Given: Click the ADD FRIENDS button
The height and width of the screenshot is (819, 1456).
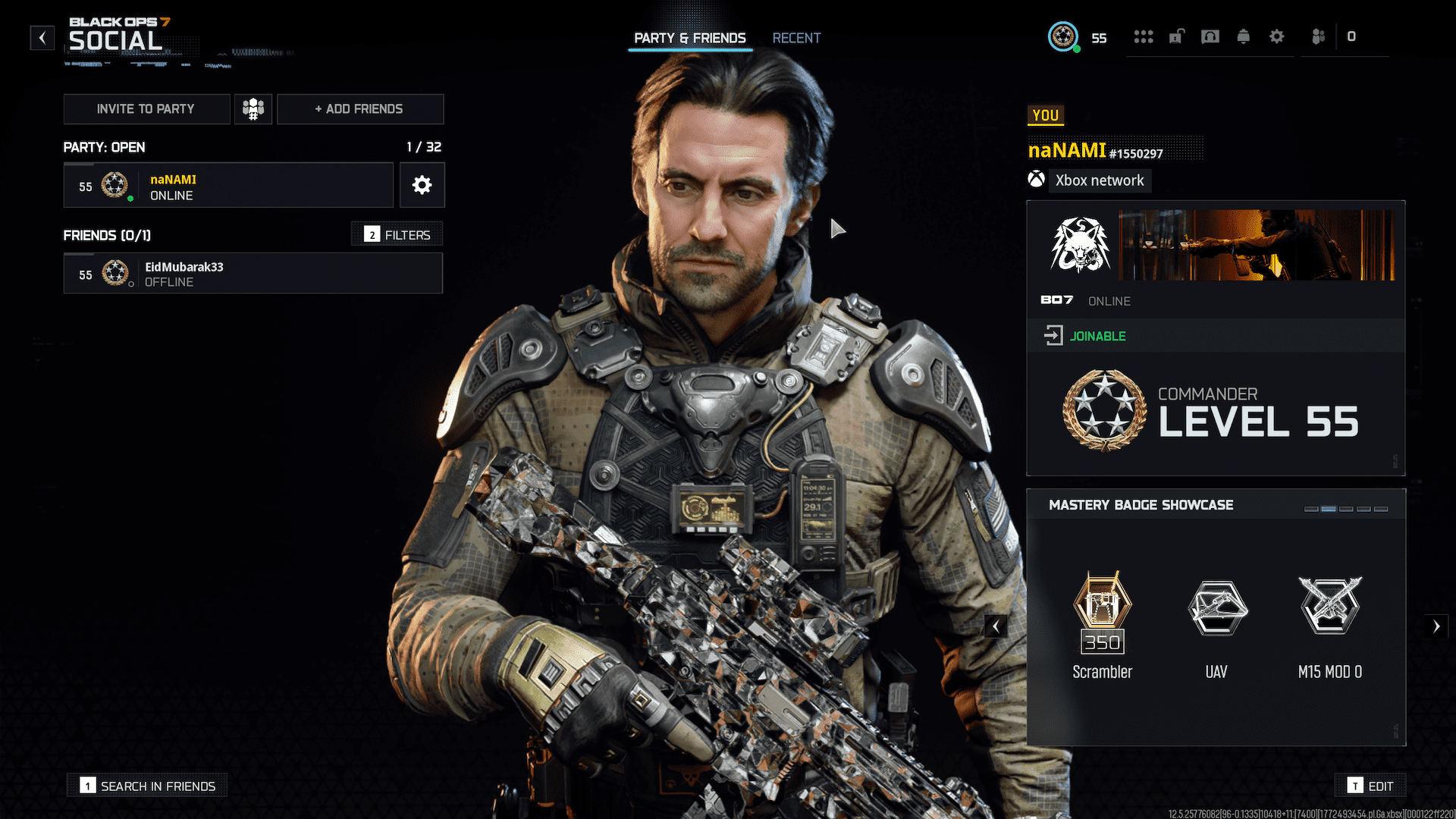Looking at the screenshot, I should coord(359,108).
